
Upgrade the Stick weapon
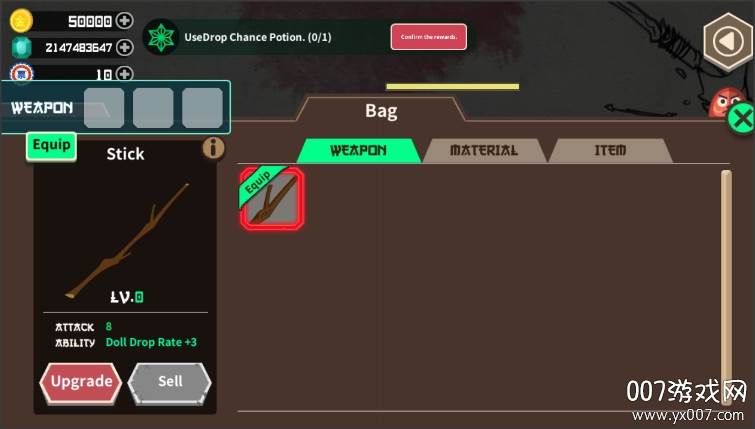pyautogui.click(x=81, y=381)
